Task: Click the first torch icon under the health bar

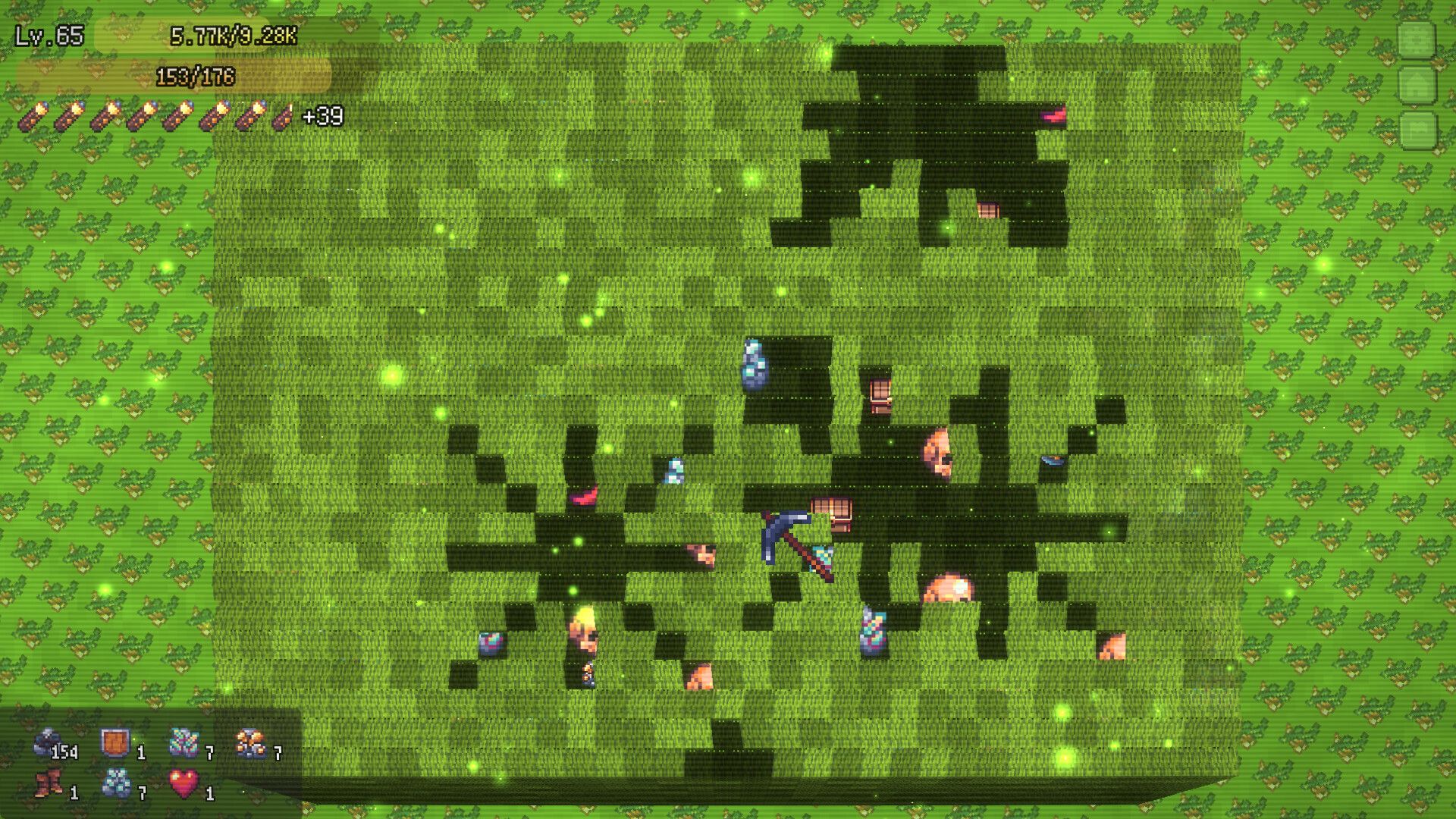Action: point(34,115)
